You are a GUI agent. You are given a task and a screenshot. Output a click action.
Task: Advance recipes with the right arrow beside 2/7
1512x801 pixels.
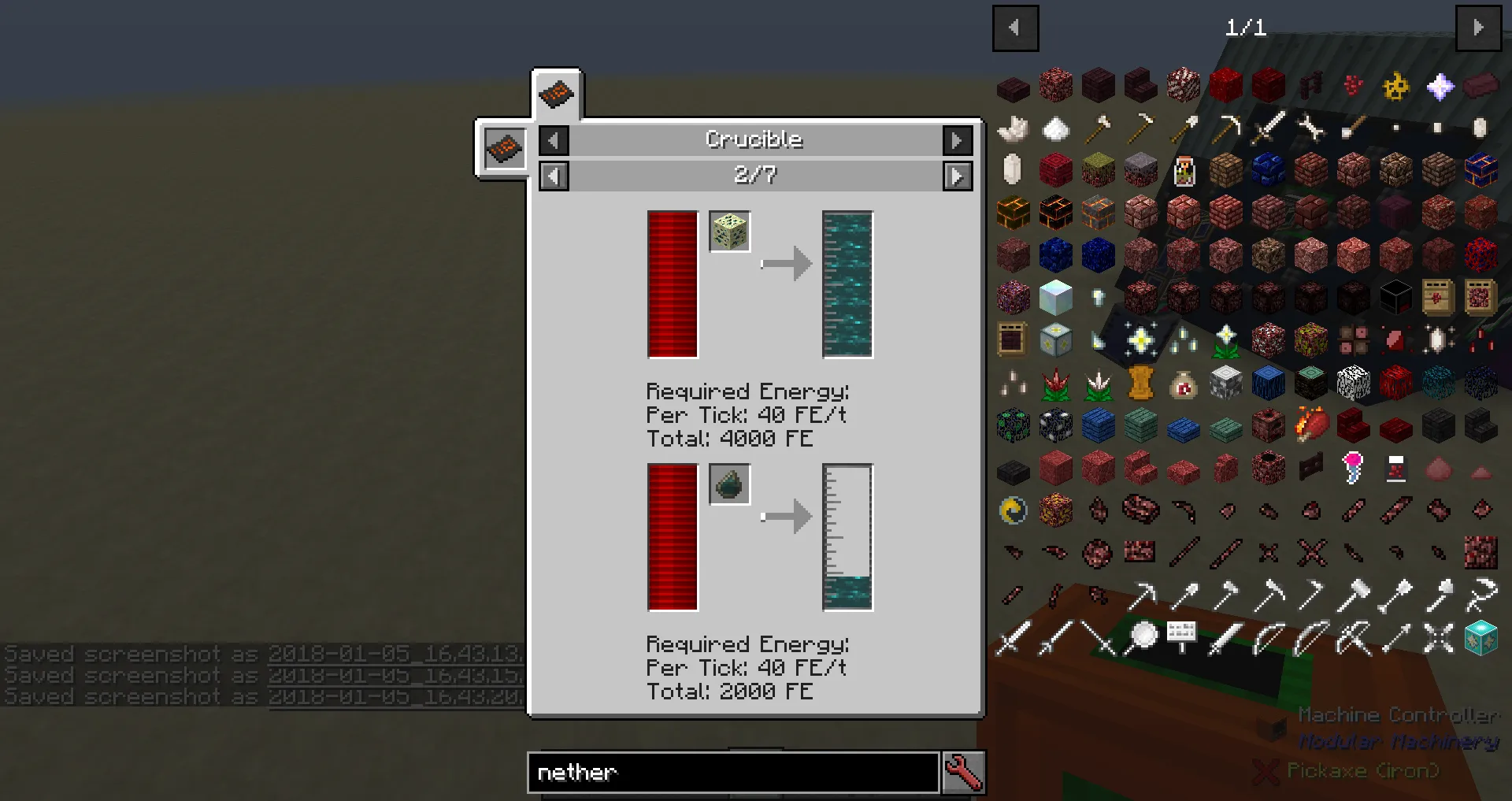click(958, 176)
